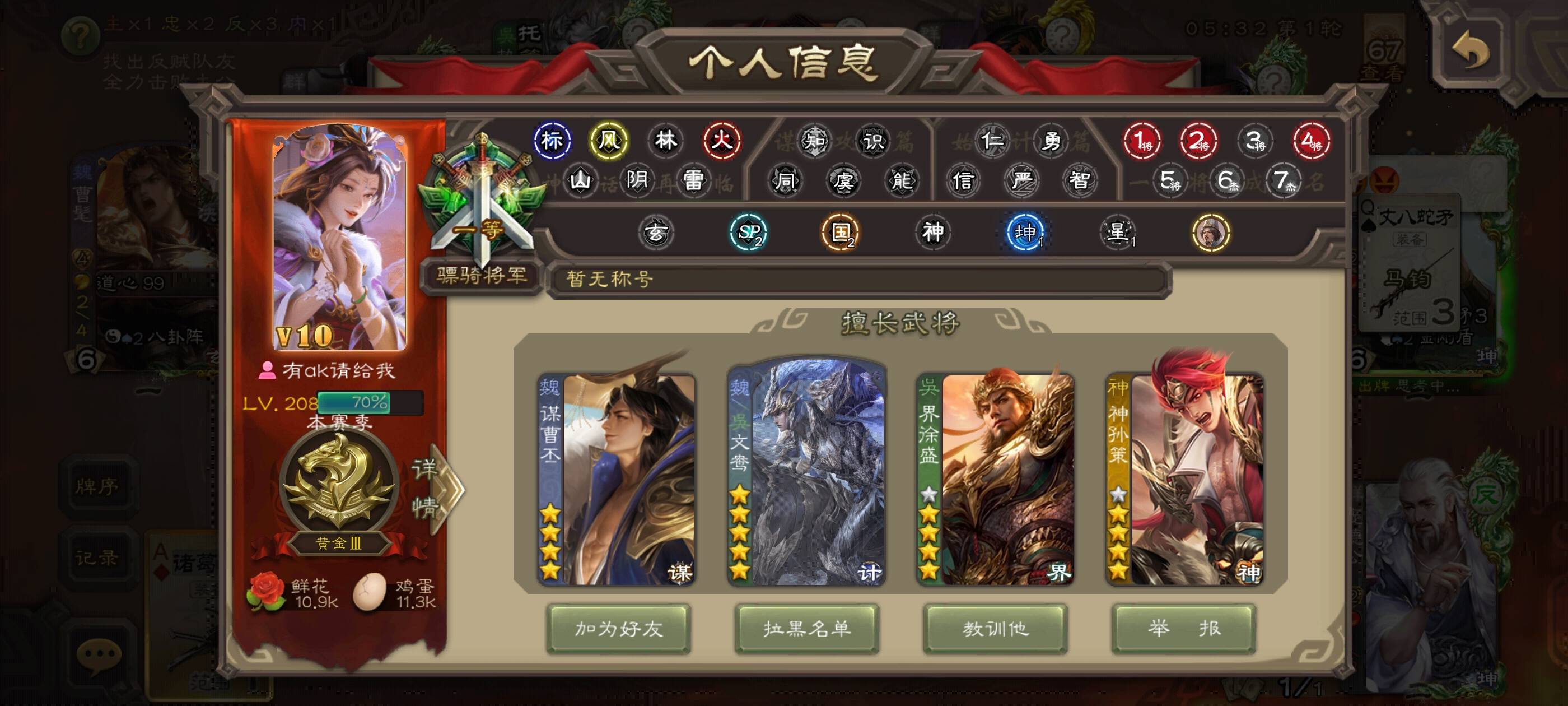Go back with the return arrow
The width and height of the screenshot is (1568, 706).
1470,51
